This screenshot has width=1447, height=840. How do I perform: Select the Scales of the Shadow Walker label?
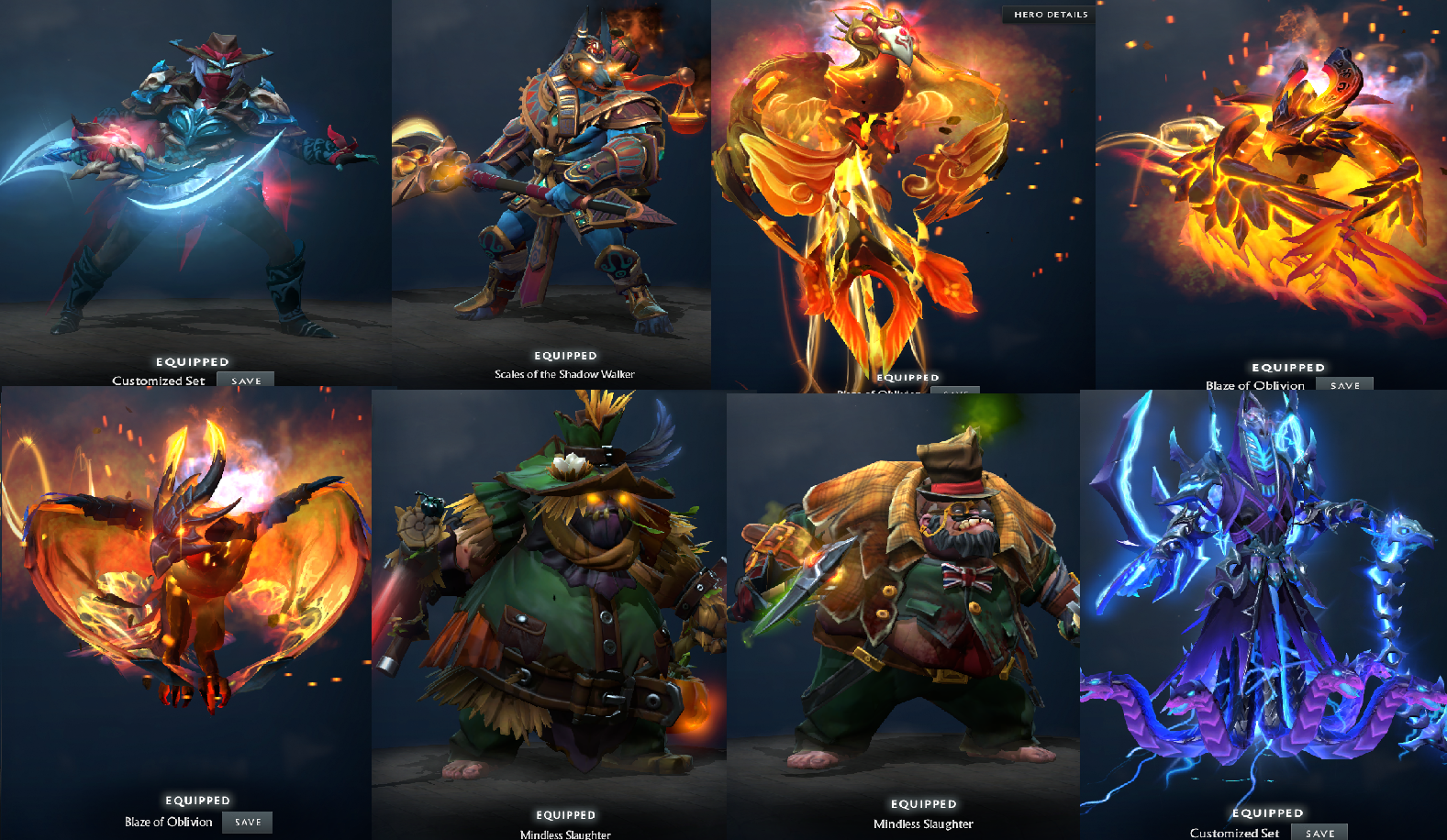click(x=565, y=374)
